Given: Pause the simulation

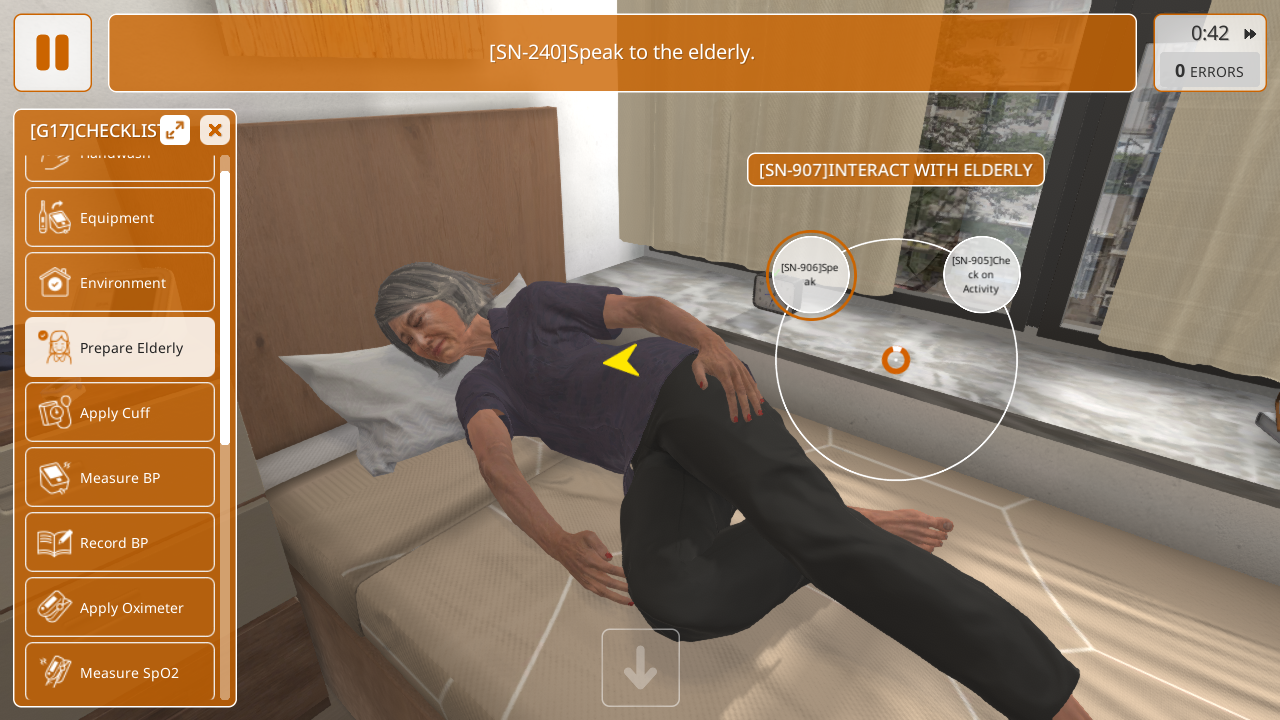Looking at the screenshot, I should pyautogui.click(x=52, y=52).
